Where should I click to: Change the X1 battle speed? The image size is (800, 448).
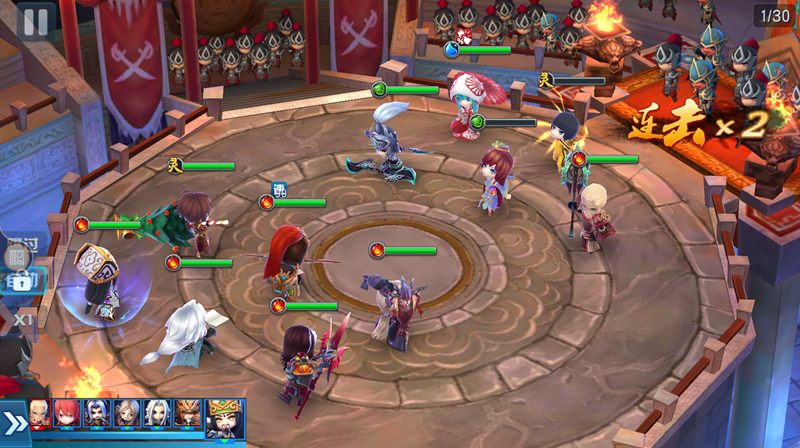(22, 319)
